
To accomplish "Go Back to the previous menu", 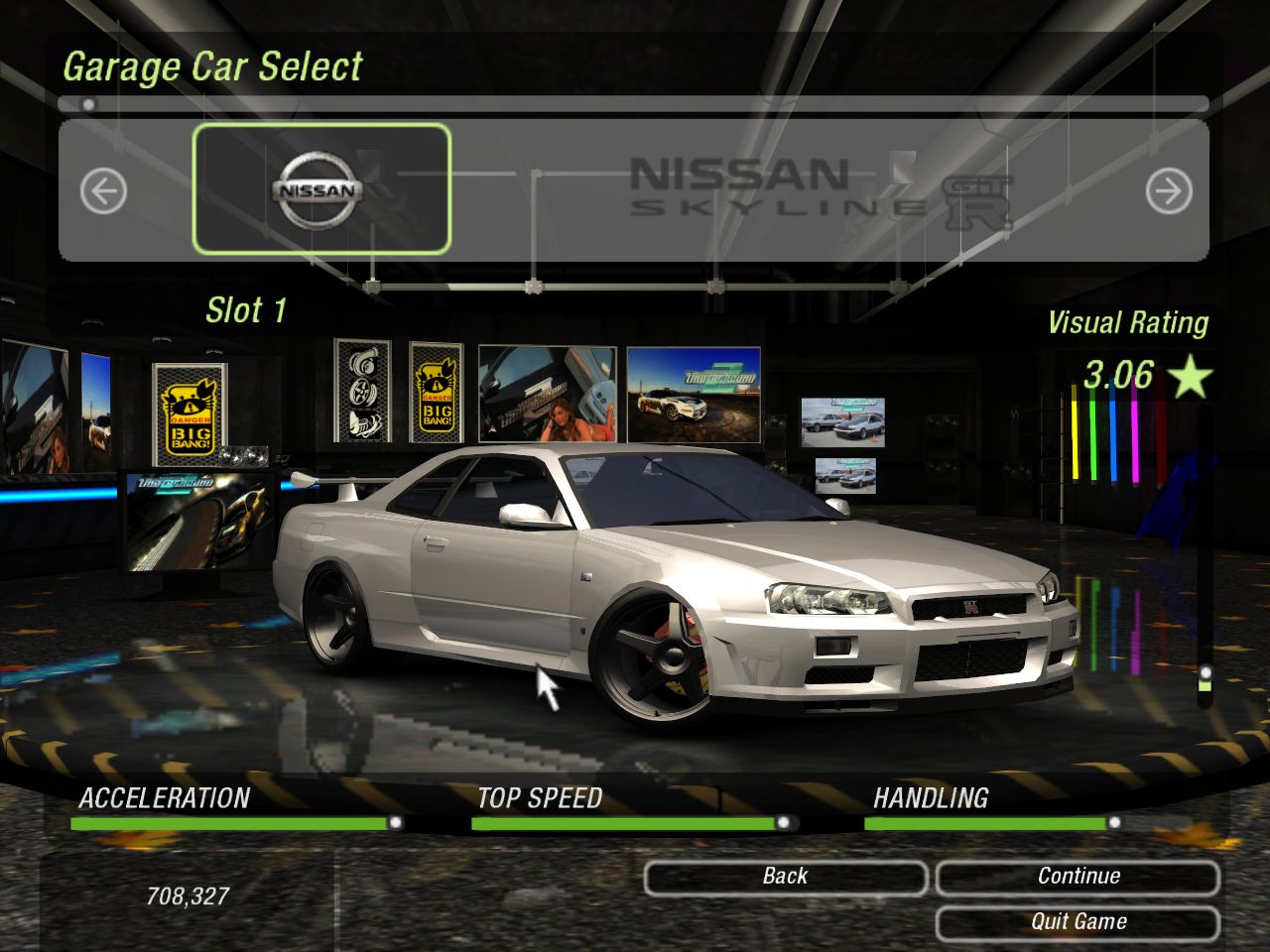I will 785,878.
